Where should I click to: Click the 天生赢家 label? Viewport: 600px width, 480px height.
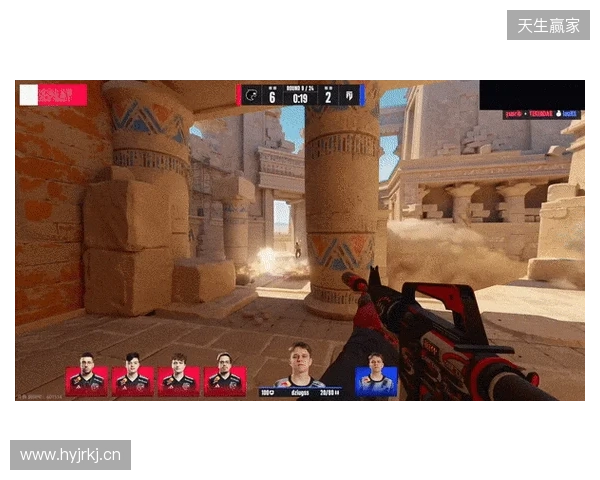pyautogui.click(x=548, y=25)
